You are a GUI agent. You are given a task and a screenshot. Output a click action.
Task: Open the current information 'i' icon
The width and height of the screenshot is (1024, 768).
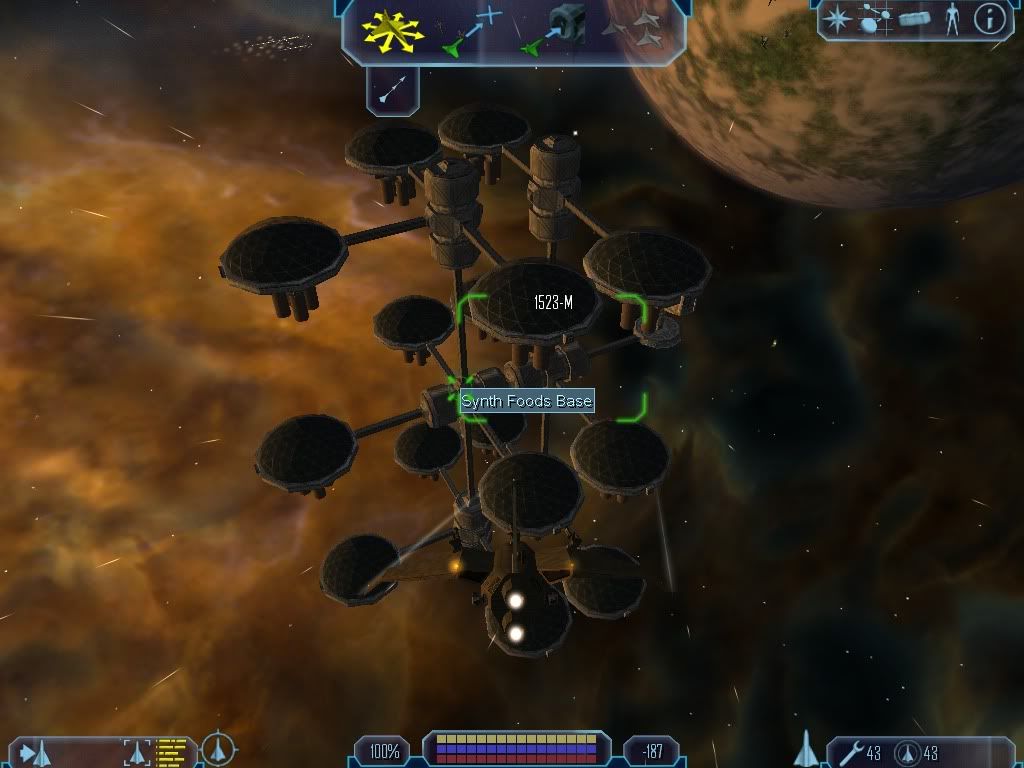pyautogui.click(x=989, y=18)
